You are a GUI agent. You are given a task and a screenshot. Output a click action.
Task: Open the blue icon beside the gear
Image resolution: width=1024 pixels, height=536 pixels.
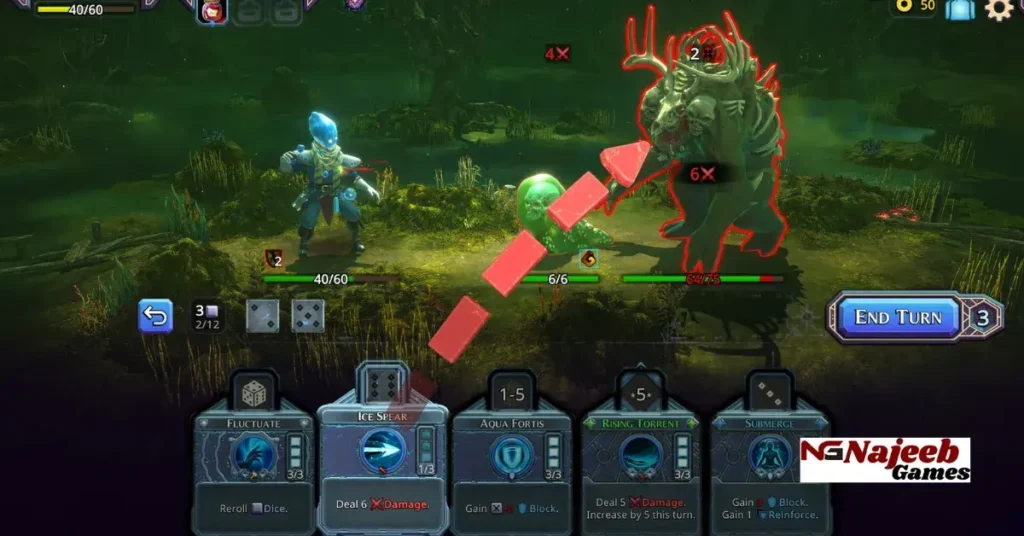(x=960, y=9)
